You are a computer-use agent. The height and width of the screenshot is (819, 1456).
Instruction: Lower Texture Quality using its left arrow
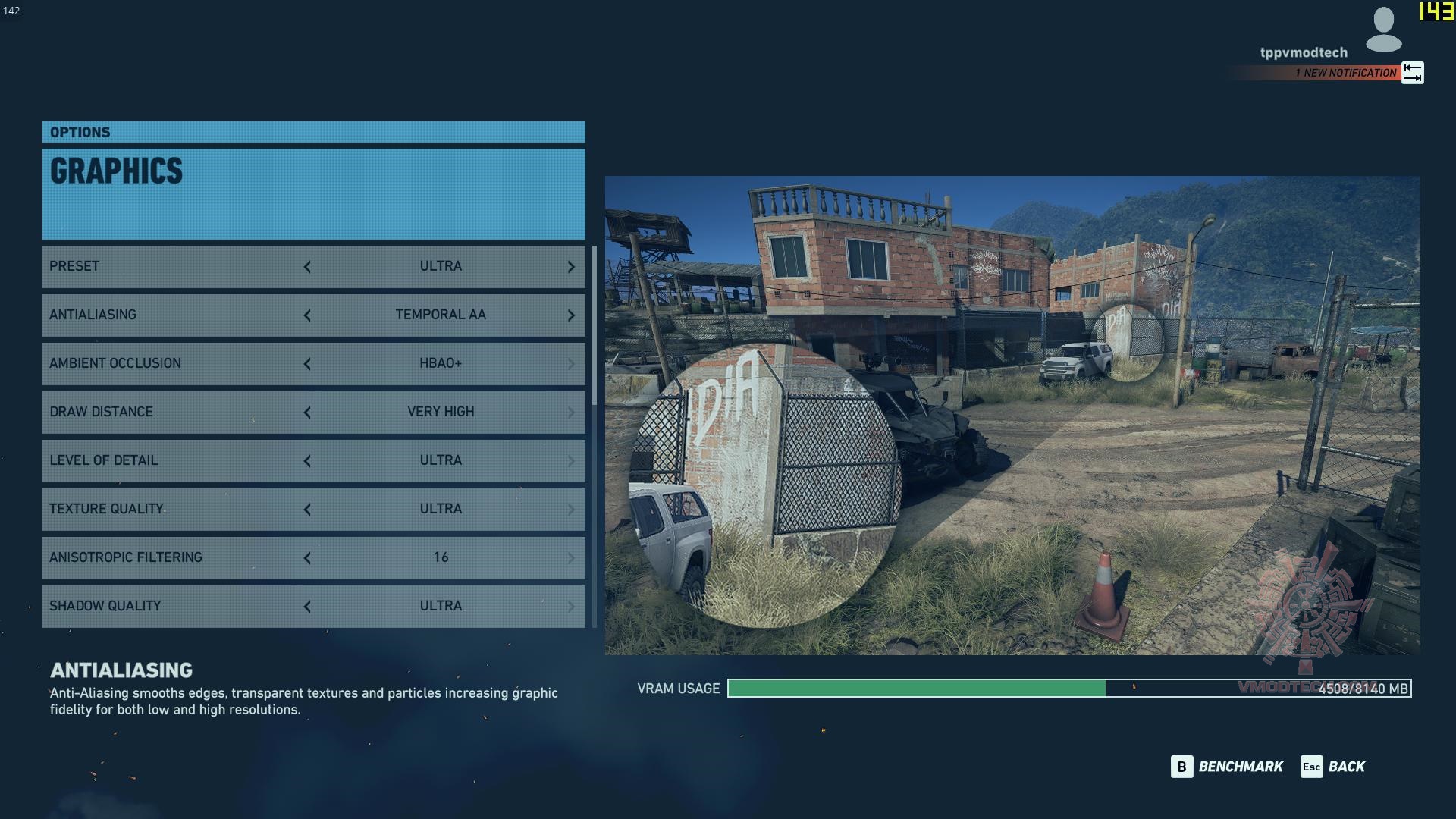(307, 510)
